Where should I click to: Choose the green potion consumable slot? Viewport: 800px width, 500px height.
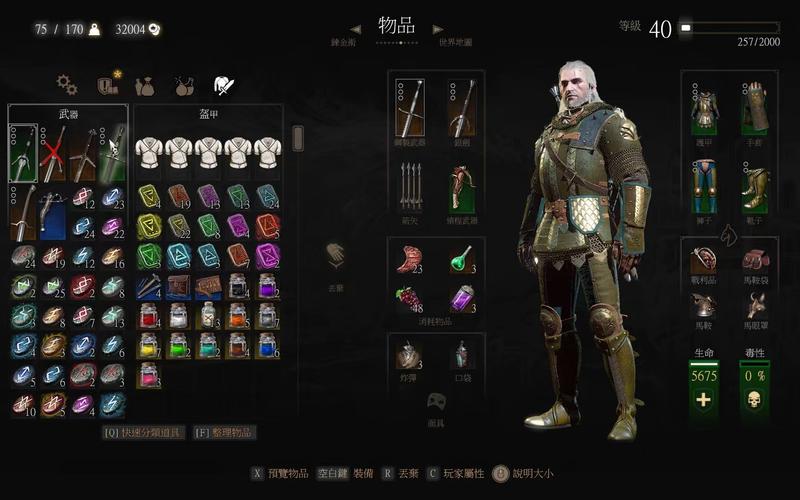coord(462,258)
